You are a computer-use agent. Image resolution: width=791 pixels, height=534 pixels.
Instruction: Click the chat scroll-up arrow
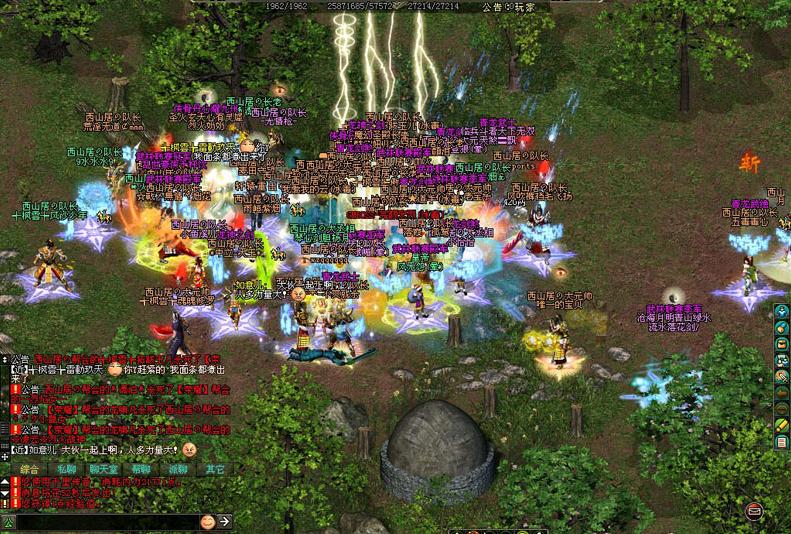point(5,482)
